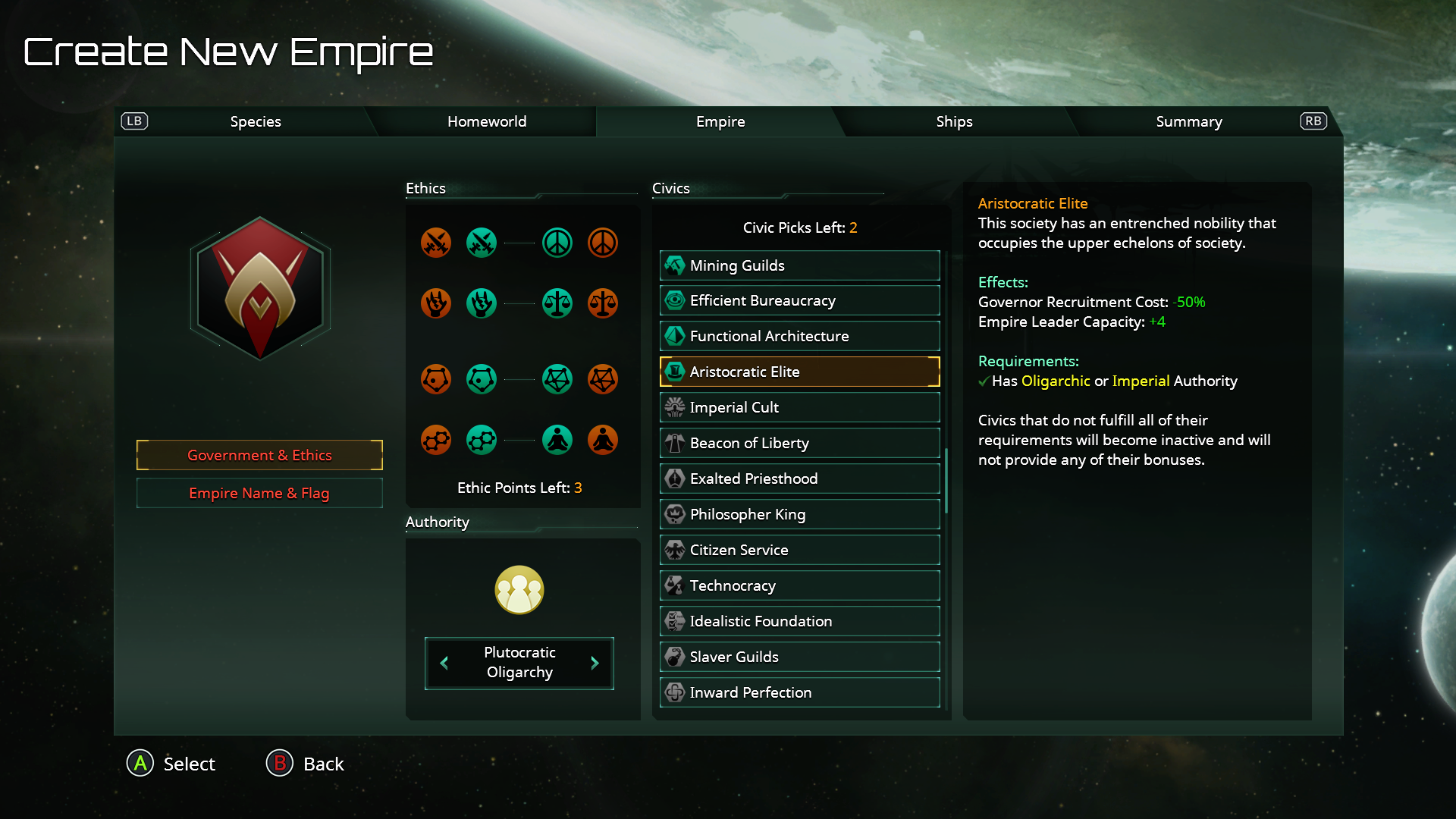Open Government & Ethics section
The image size is (1456, 819).
259,455
